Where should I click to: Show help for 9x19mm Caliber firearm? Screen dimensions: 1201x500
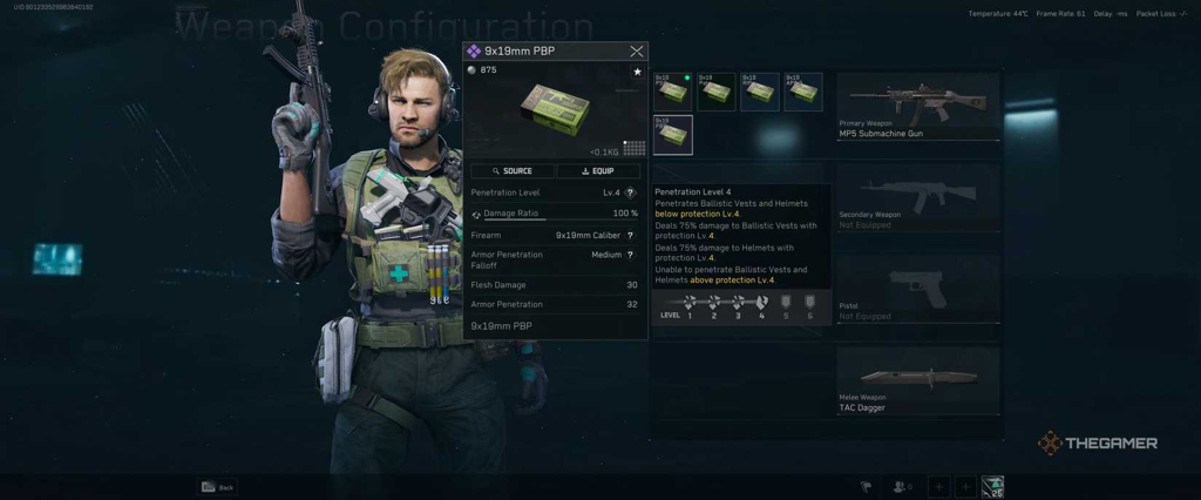(630, 235)
